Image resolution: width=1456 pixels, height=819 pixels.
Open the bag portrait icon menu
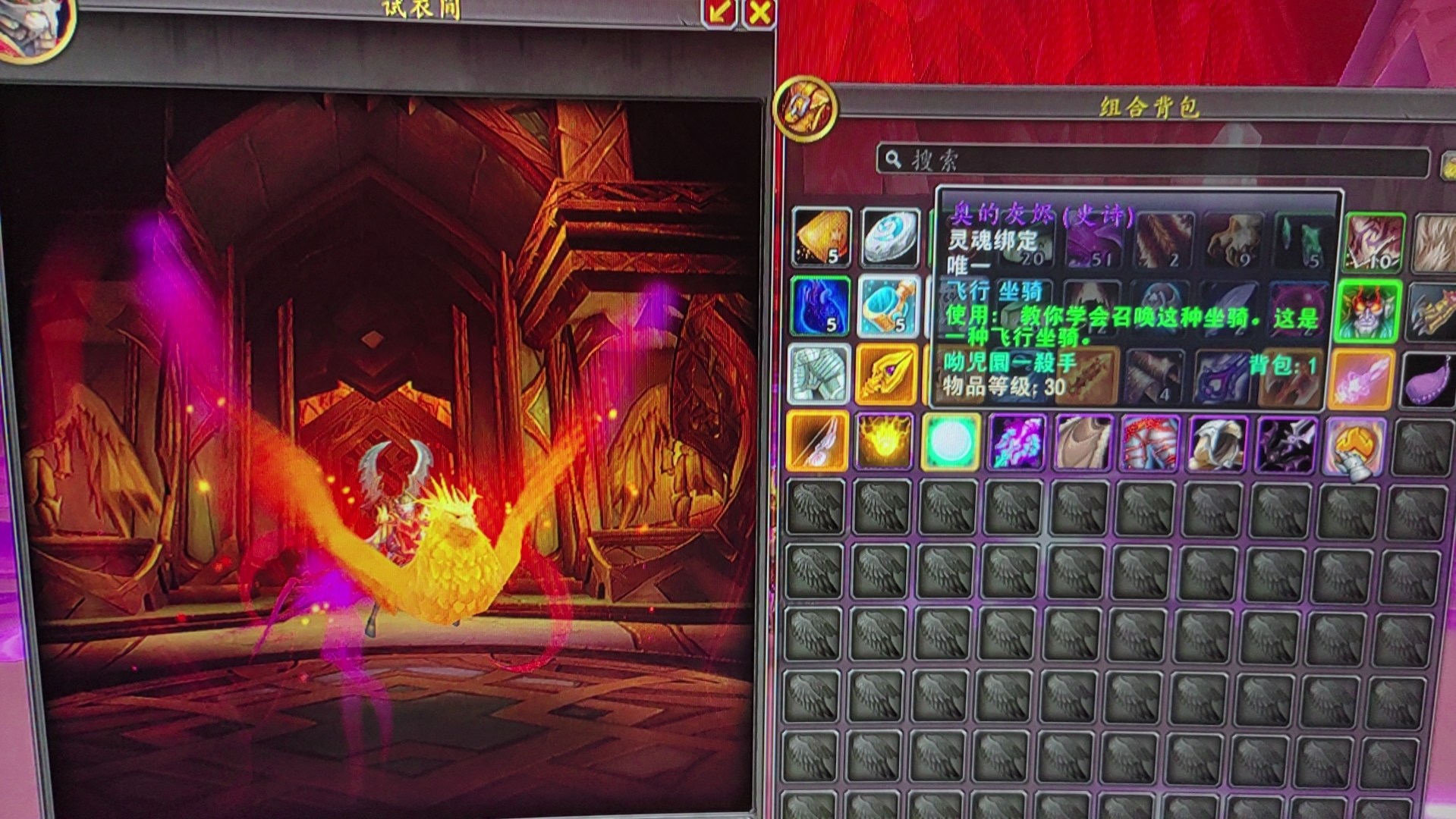point(805,109)
